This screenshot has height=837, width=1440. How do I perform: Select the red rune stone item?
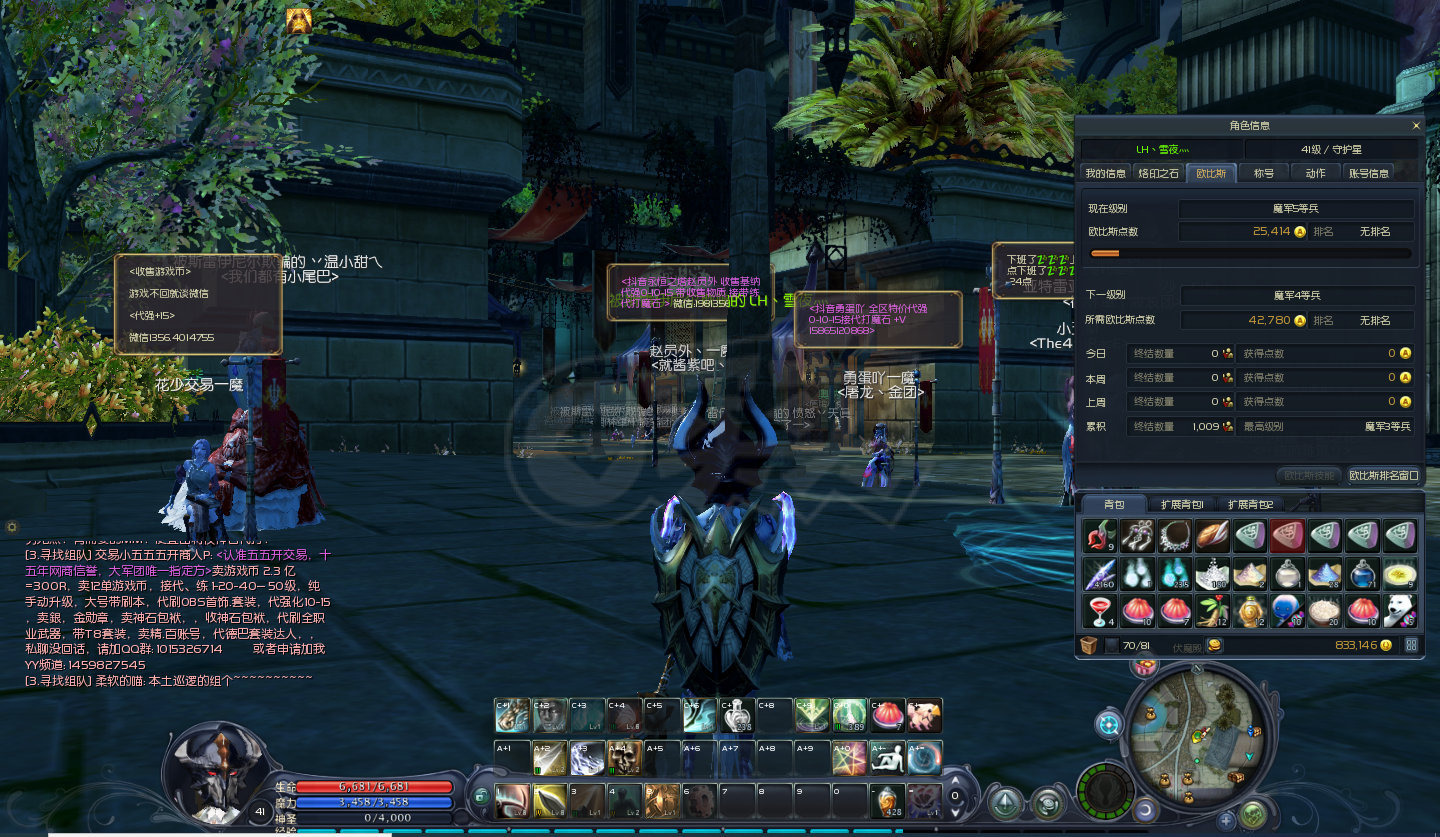tap(1287, 537)
